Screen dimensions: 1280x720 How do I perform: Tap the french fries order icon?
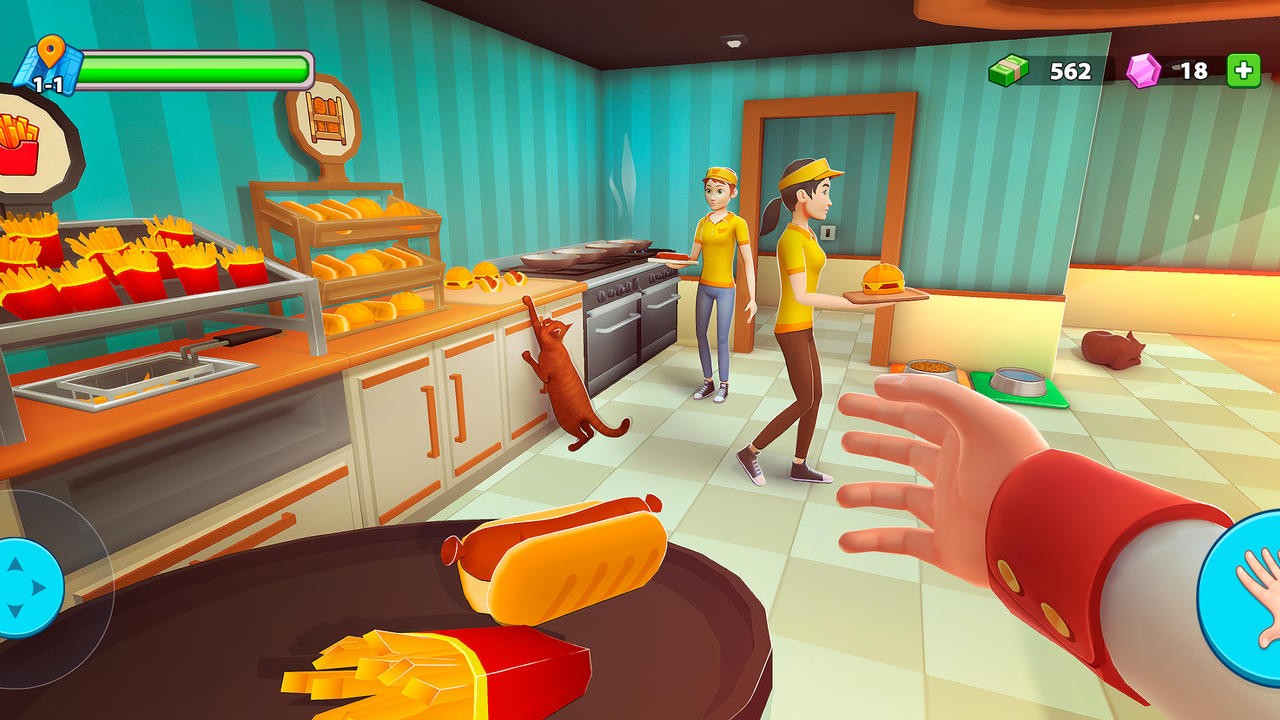tap(20, 145)
